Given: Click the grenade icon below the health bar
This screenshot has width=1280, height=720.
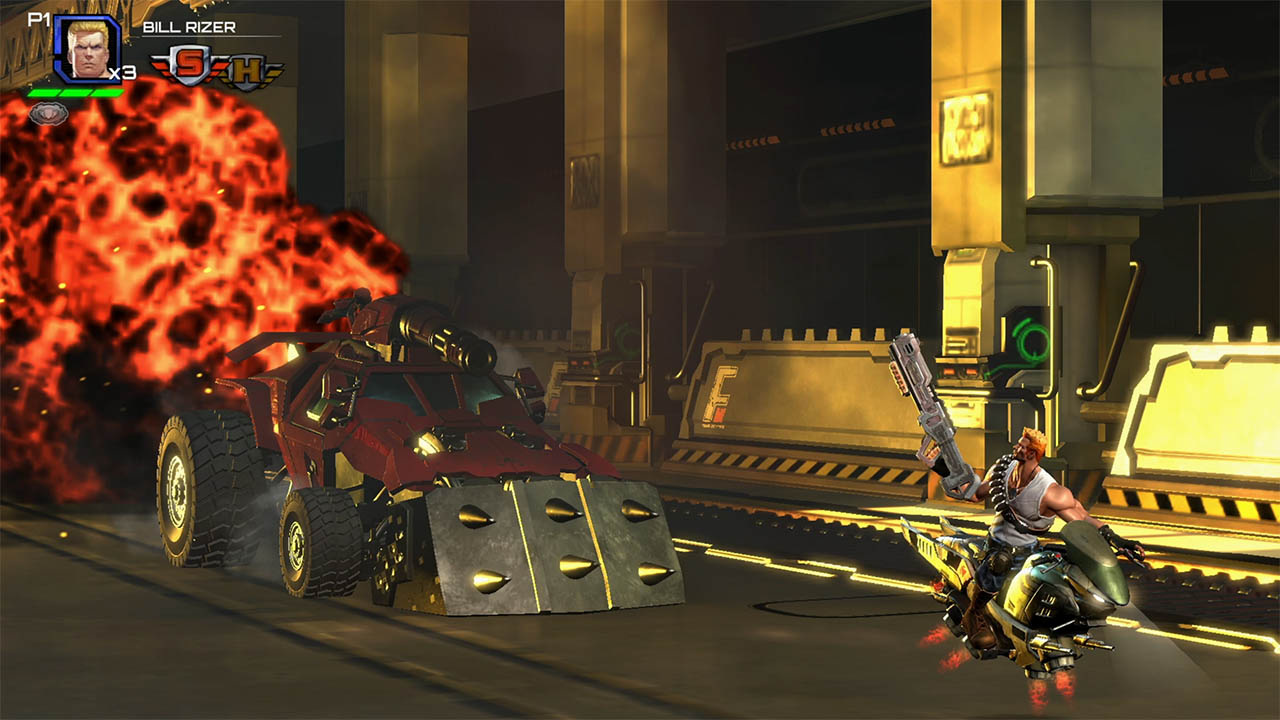Looking at the screenshot, I should pos(48,113).
